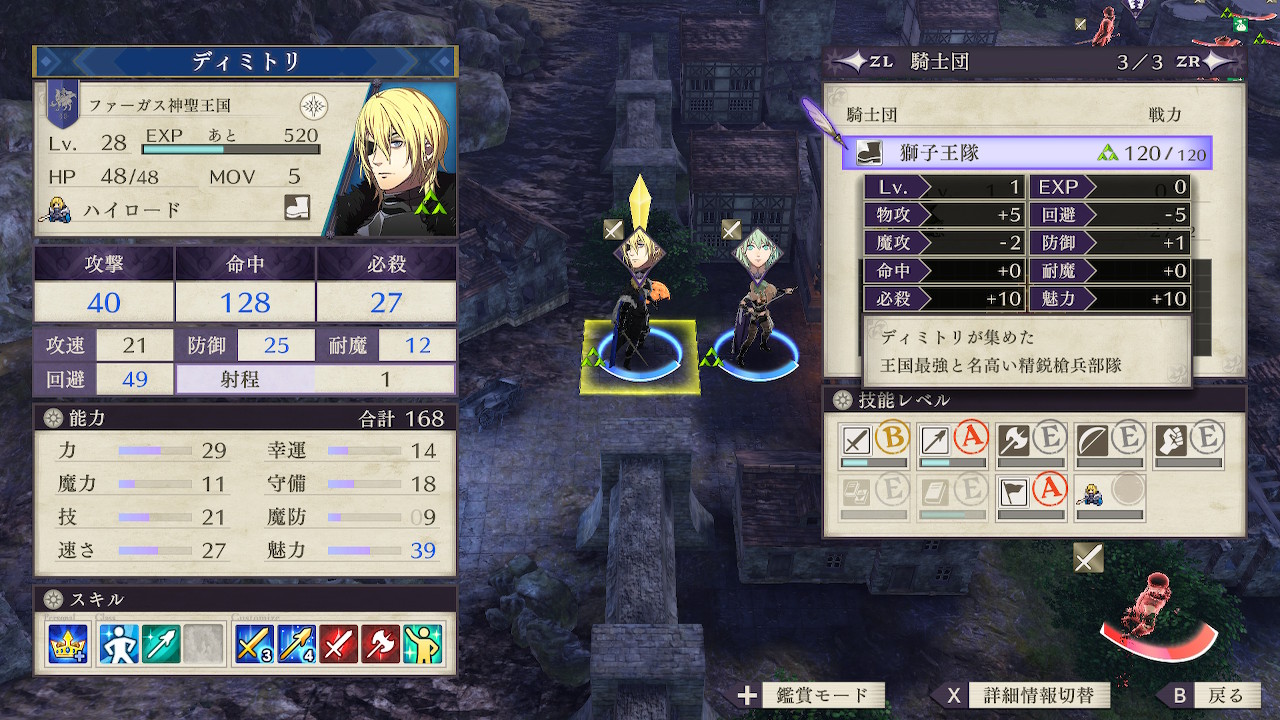Click Dimitri's character portrait
Screen dimensions: 1280x720
tap(400, 160)
